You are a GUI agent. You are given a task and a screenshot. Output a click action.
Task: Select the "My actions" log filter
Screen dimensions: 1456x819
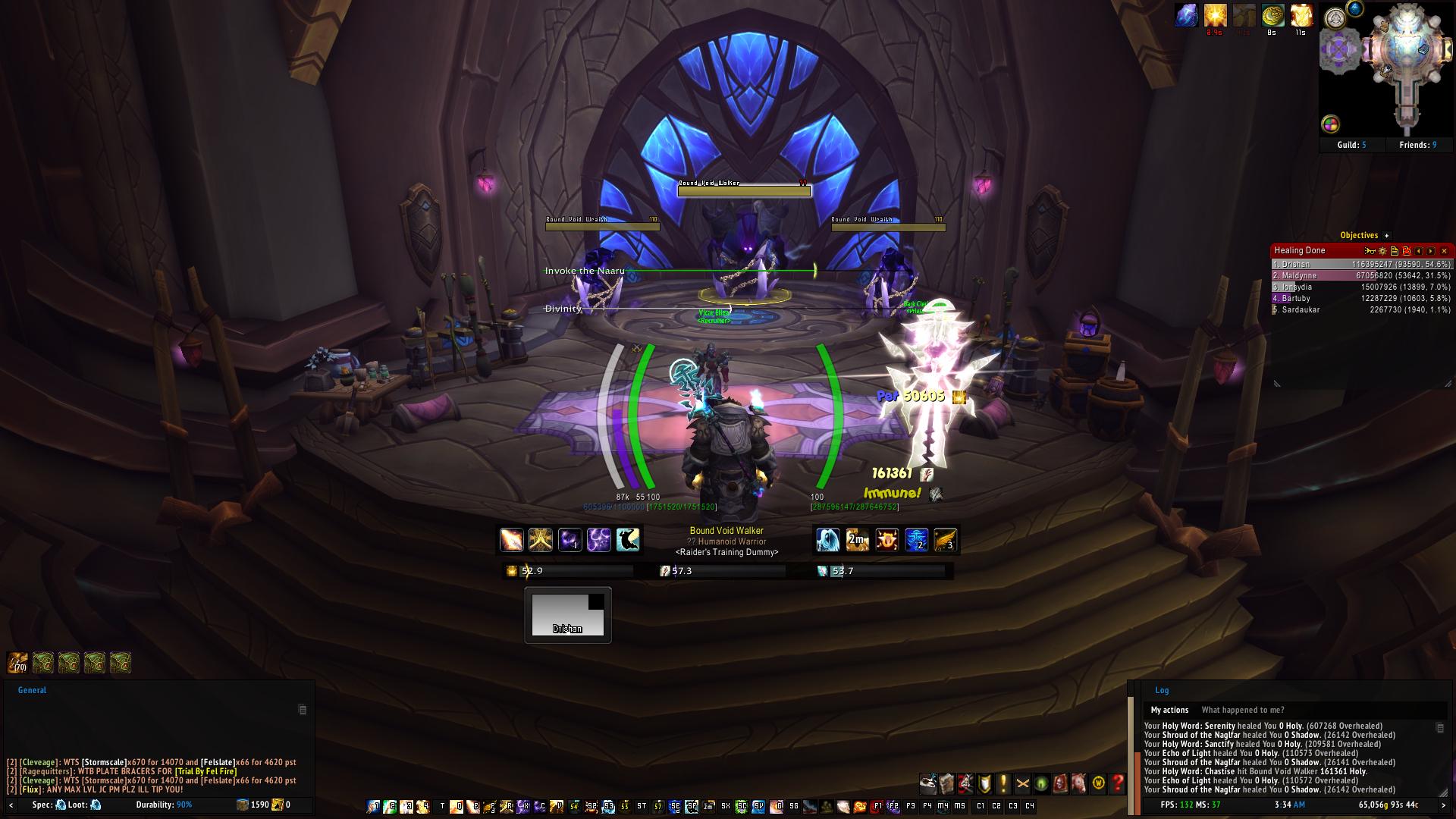1169,710
